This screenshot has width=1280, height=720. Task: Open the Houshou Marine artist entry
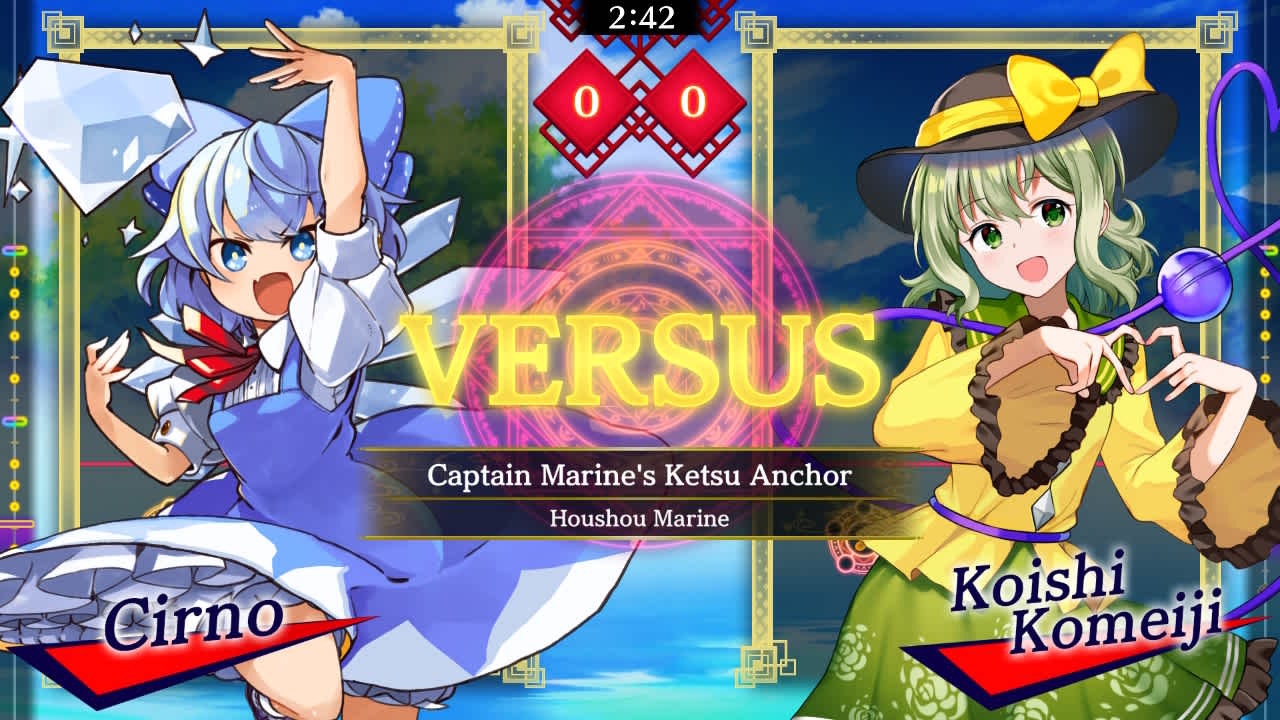(640, 517)
